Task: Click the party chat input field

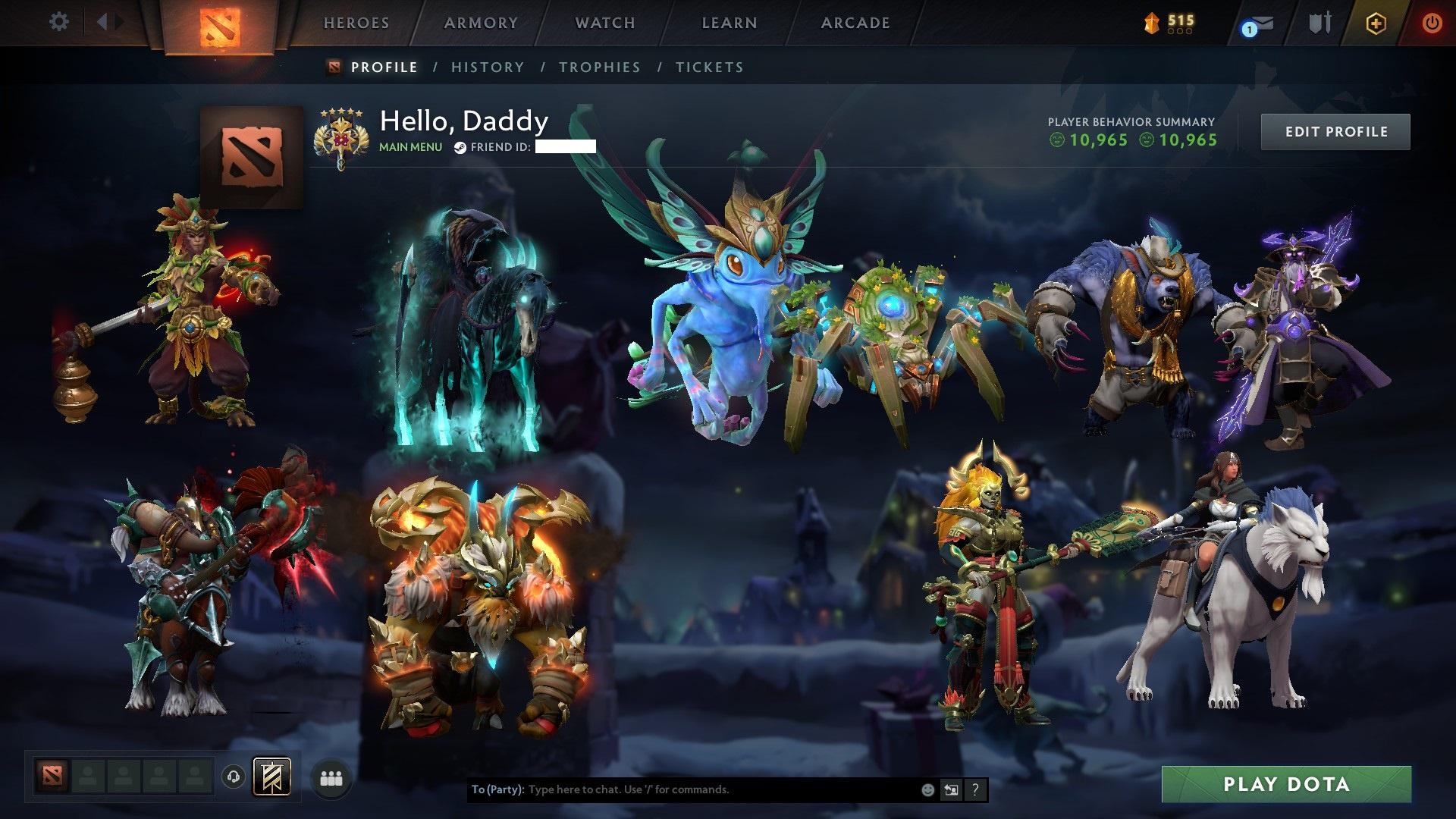Action: pos(682,789)
